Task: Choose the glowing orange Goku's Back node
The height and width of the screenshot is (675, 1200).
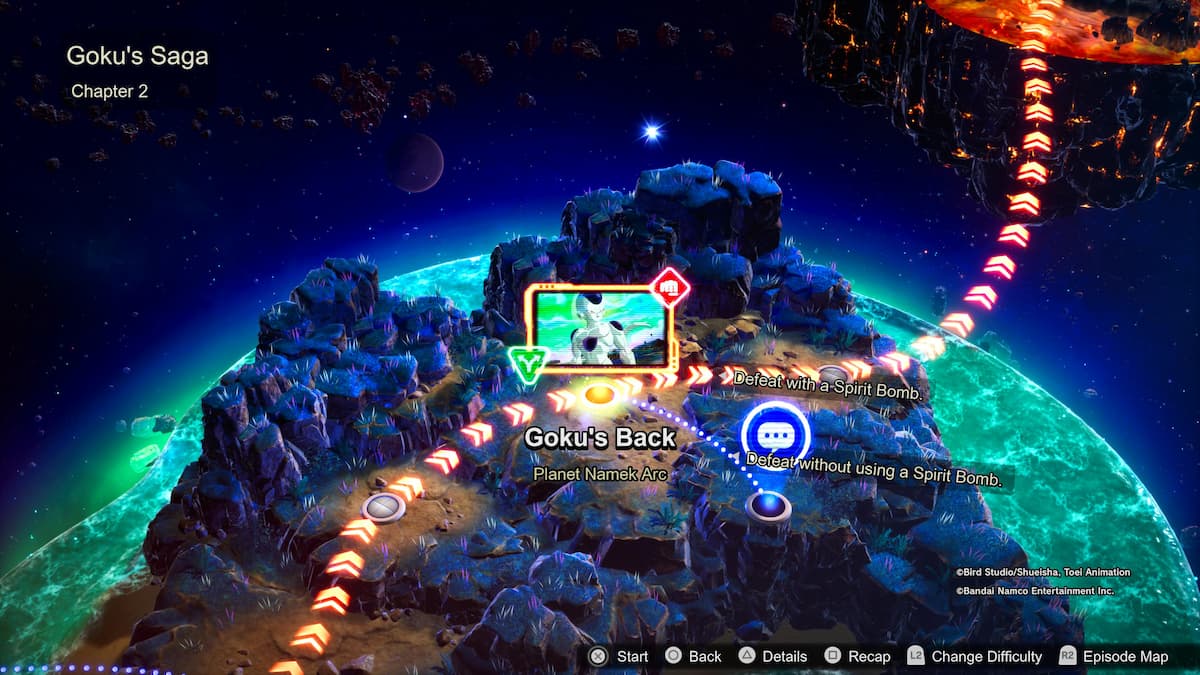Action: pos(598,394)
